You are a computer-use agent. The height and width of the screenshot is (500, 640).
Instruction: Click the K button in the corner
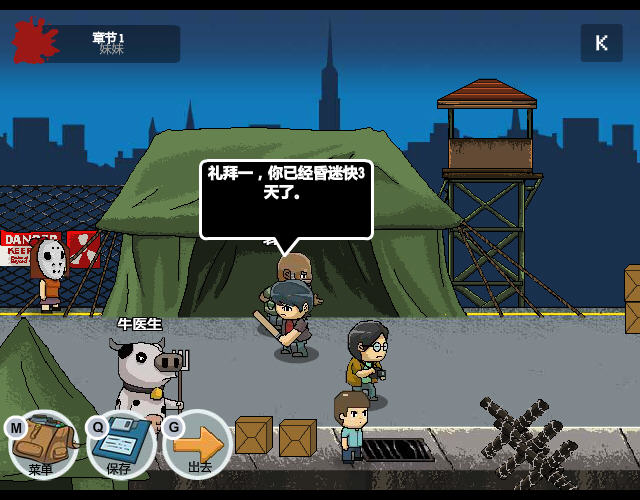(x=601, y=43)
